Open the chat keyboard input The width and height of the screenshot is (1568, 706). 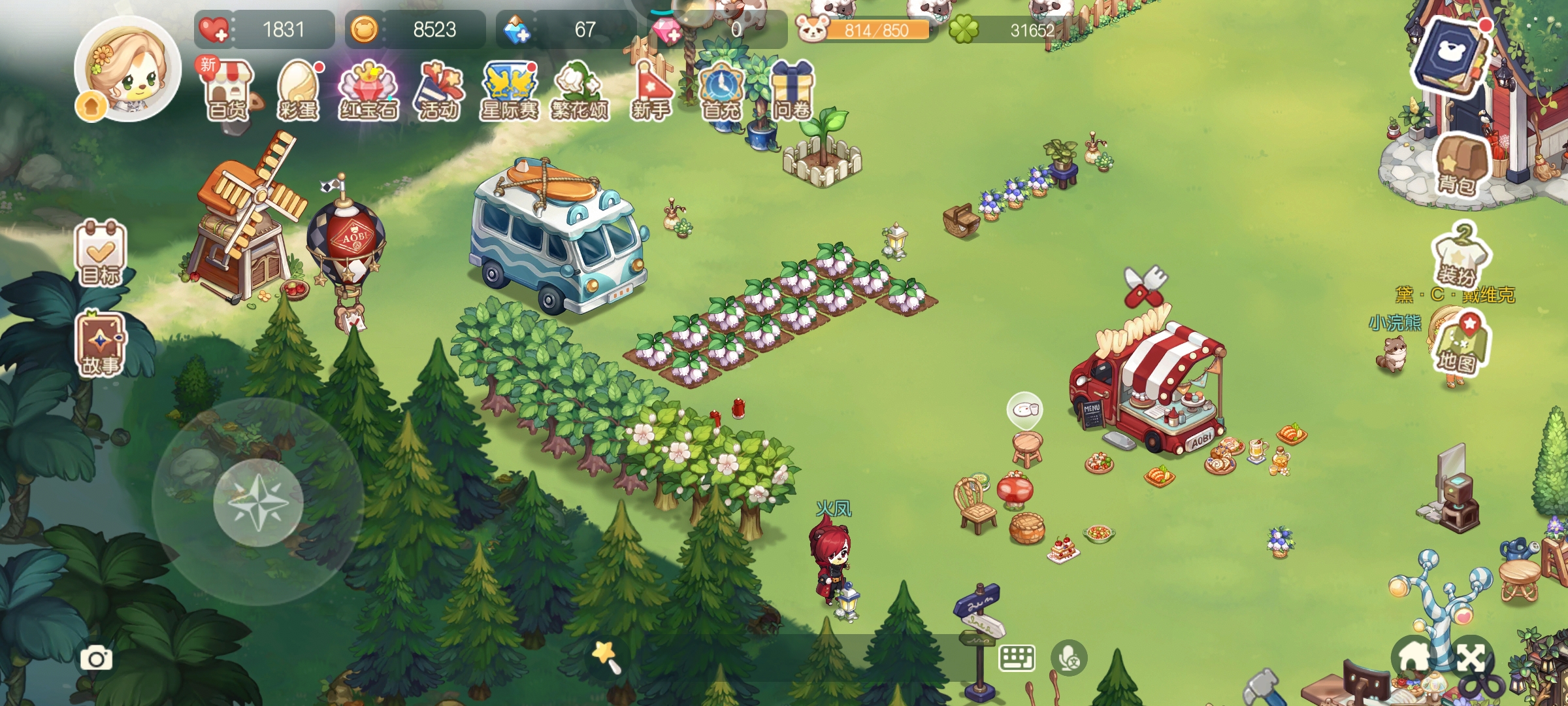click(1017, 658)
